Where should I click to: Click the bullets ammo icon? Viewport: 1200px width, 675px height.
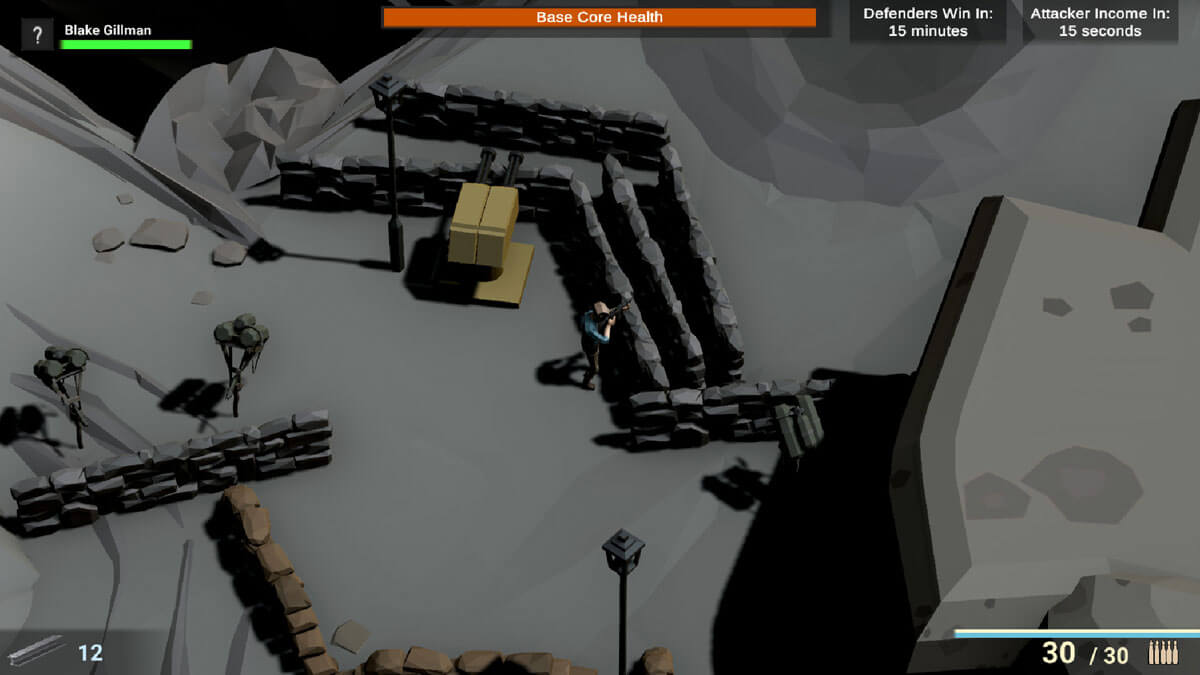tap(1163, 653)
